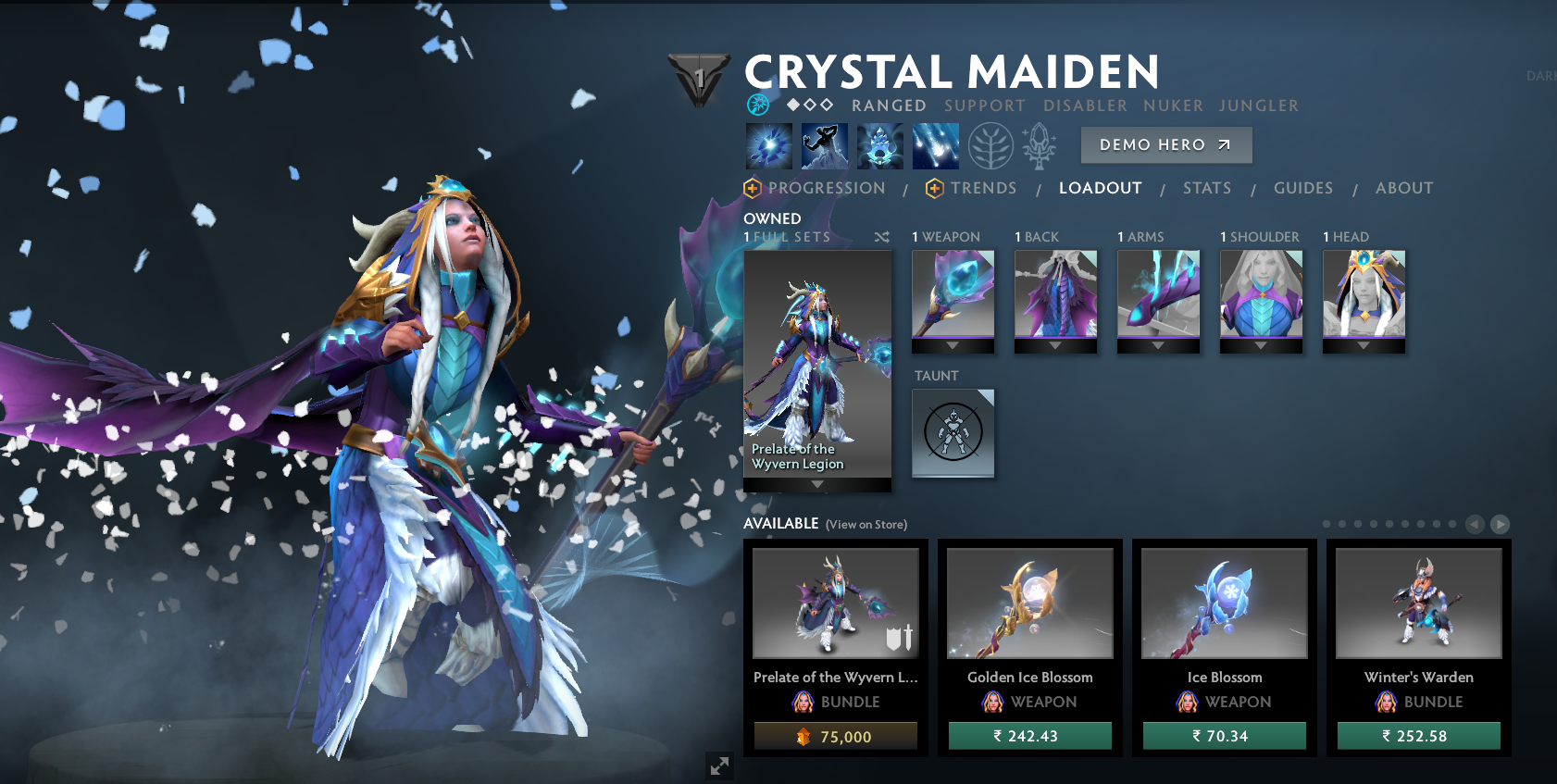Switch to the STATS tab
The image size is (1557, 784).
1207,188
